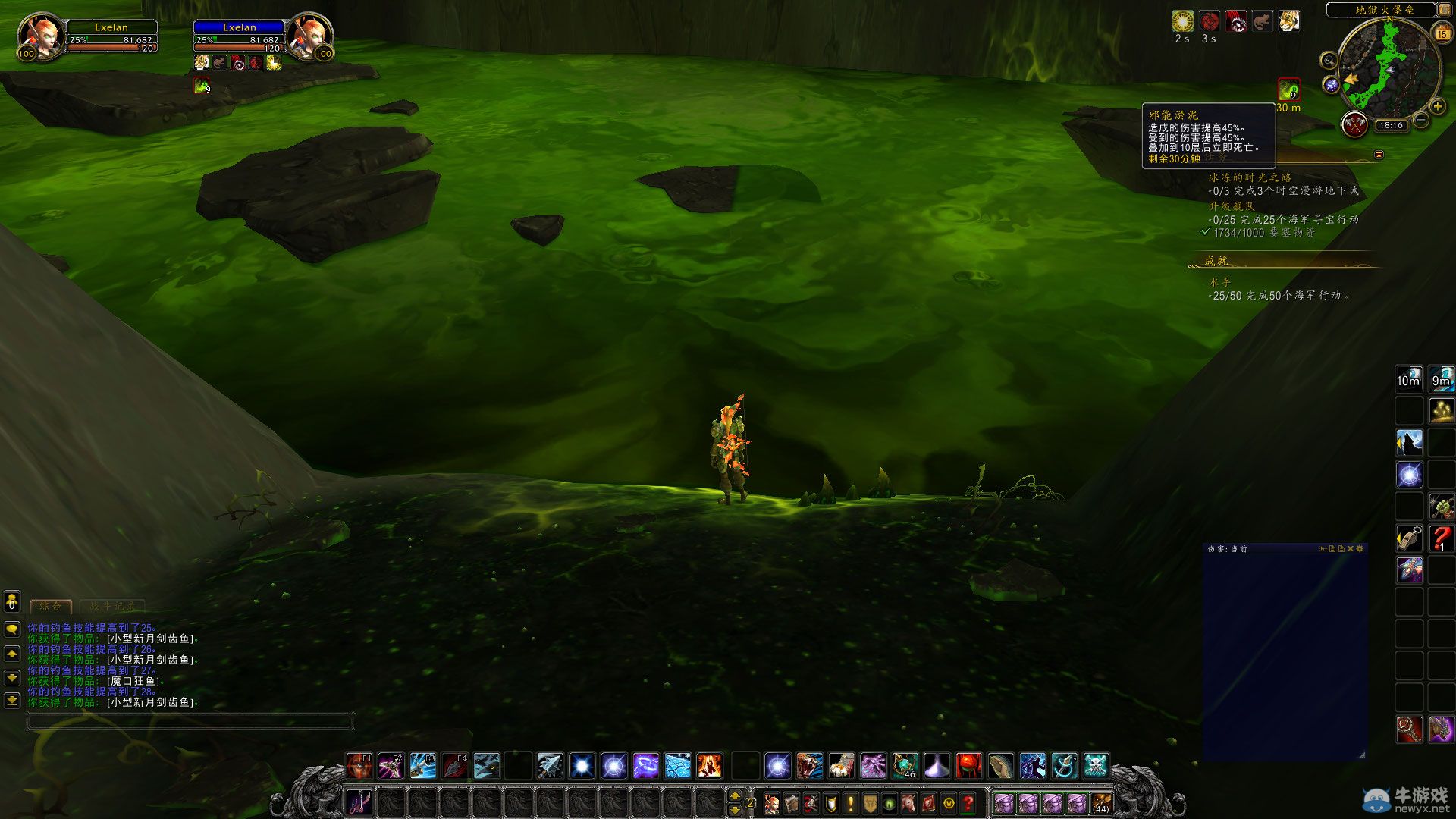The height and width of the screenshot is (819, 1456).
Task: Use the item with 46 charges
Action: click(x=905, y=766)
